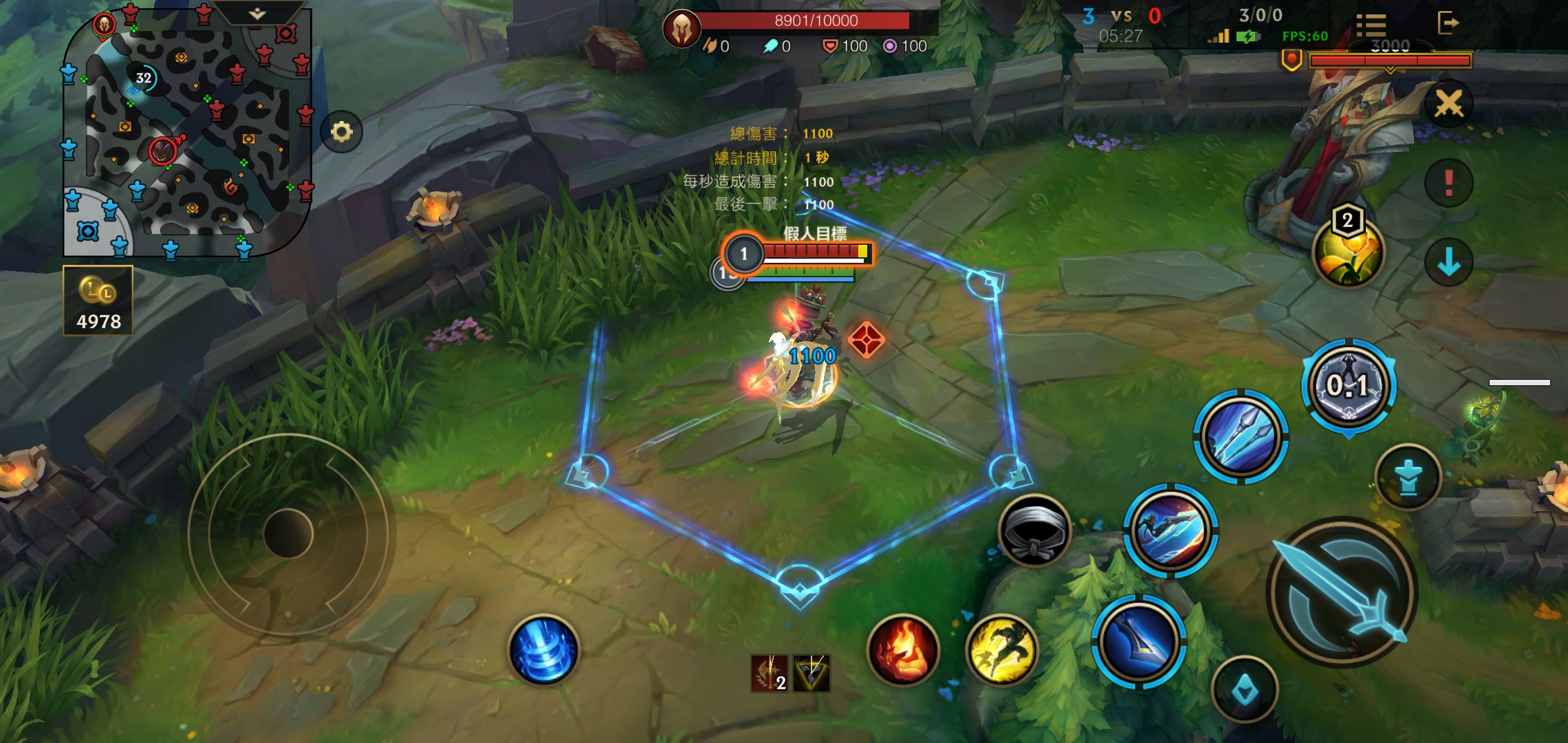Tap the blue down-arrow button
The image size is (1568, 743).
[1448, 262]
